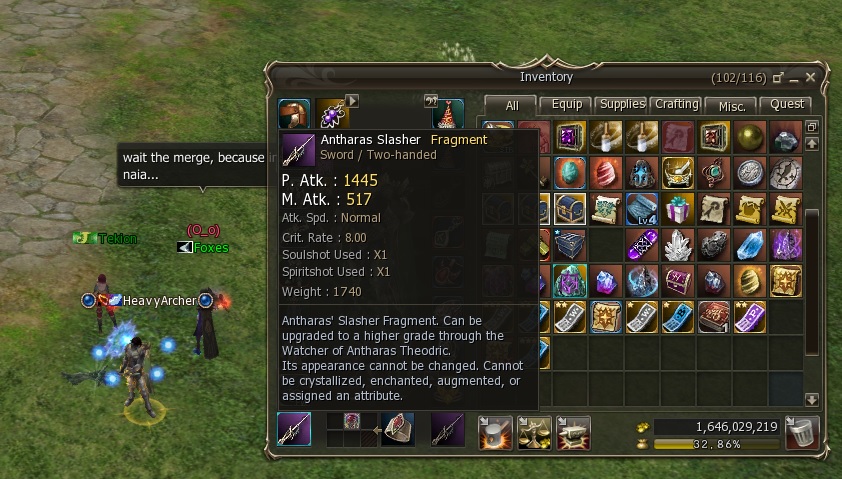Pick the wrapped gift box item
The width and height of the screenshot is (842, 479).
click(679, 209)
